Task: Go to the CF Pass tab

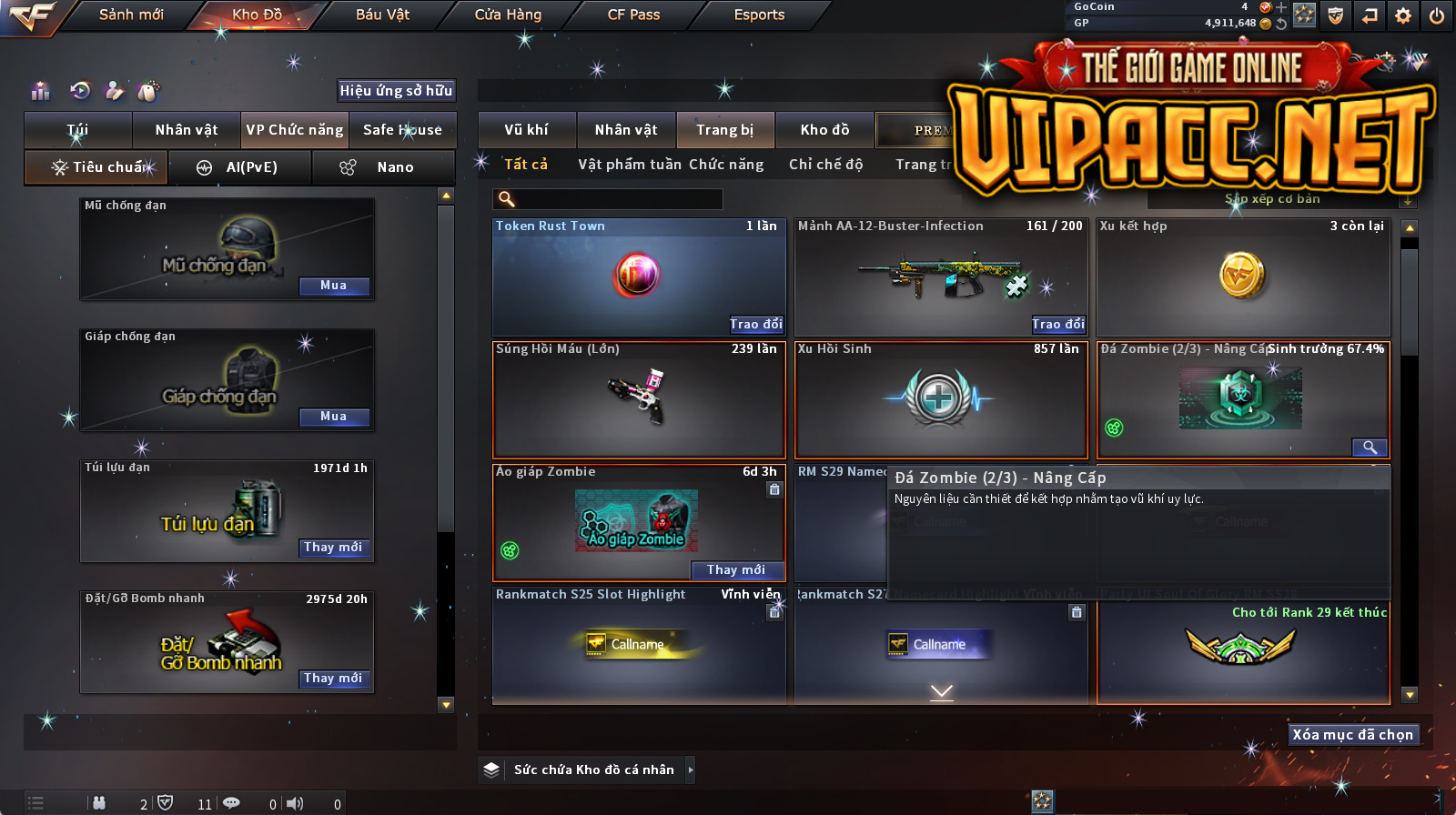Action: [633, 15]
